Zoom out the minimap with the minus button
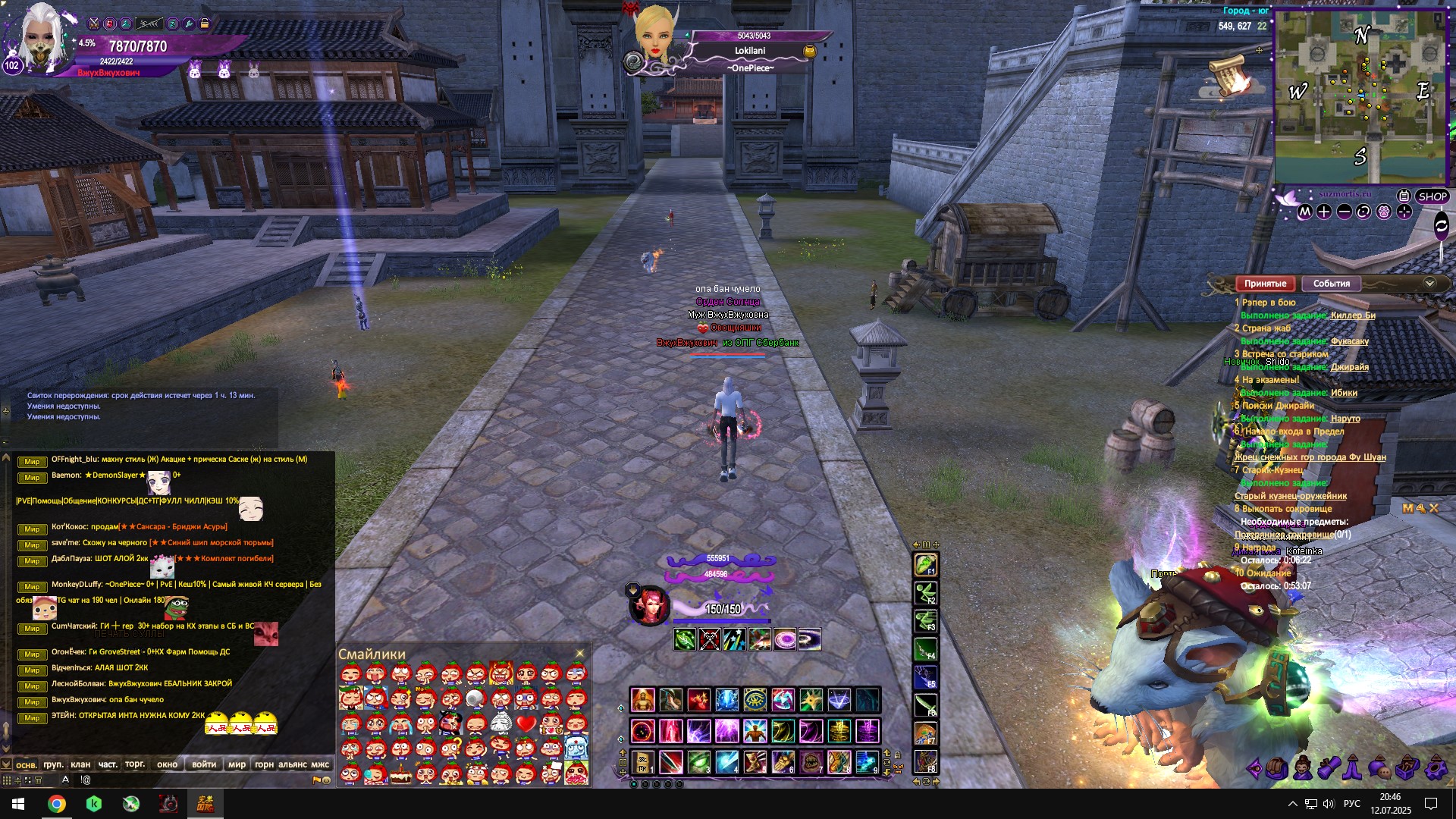The width and height of the screenshot is (1456, 819). click(1344, 212)
